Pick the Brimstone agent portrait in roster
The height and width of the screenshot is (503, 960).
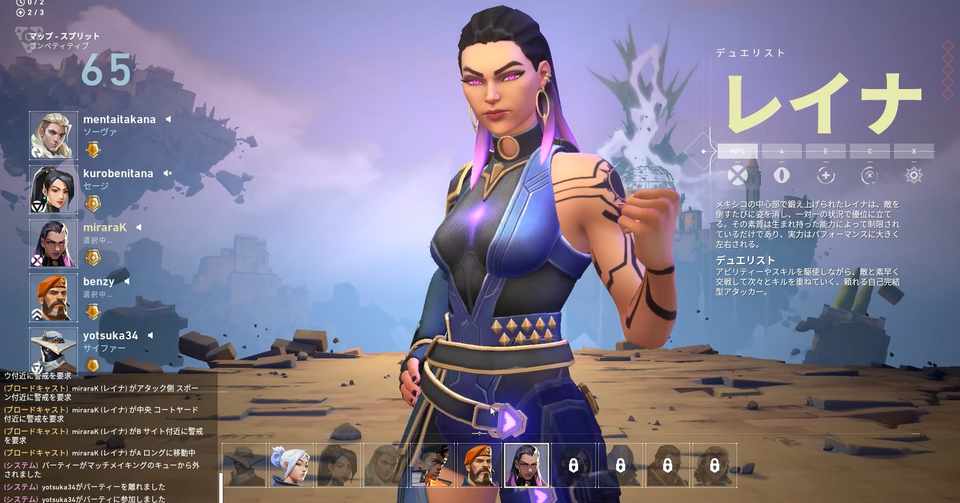click(x=480, y=465)
